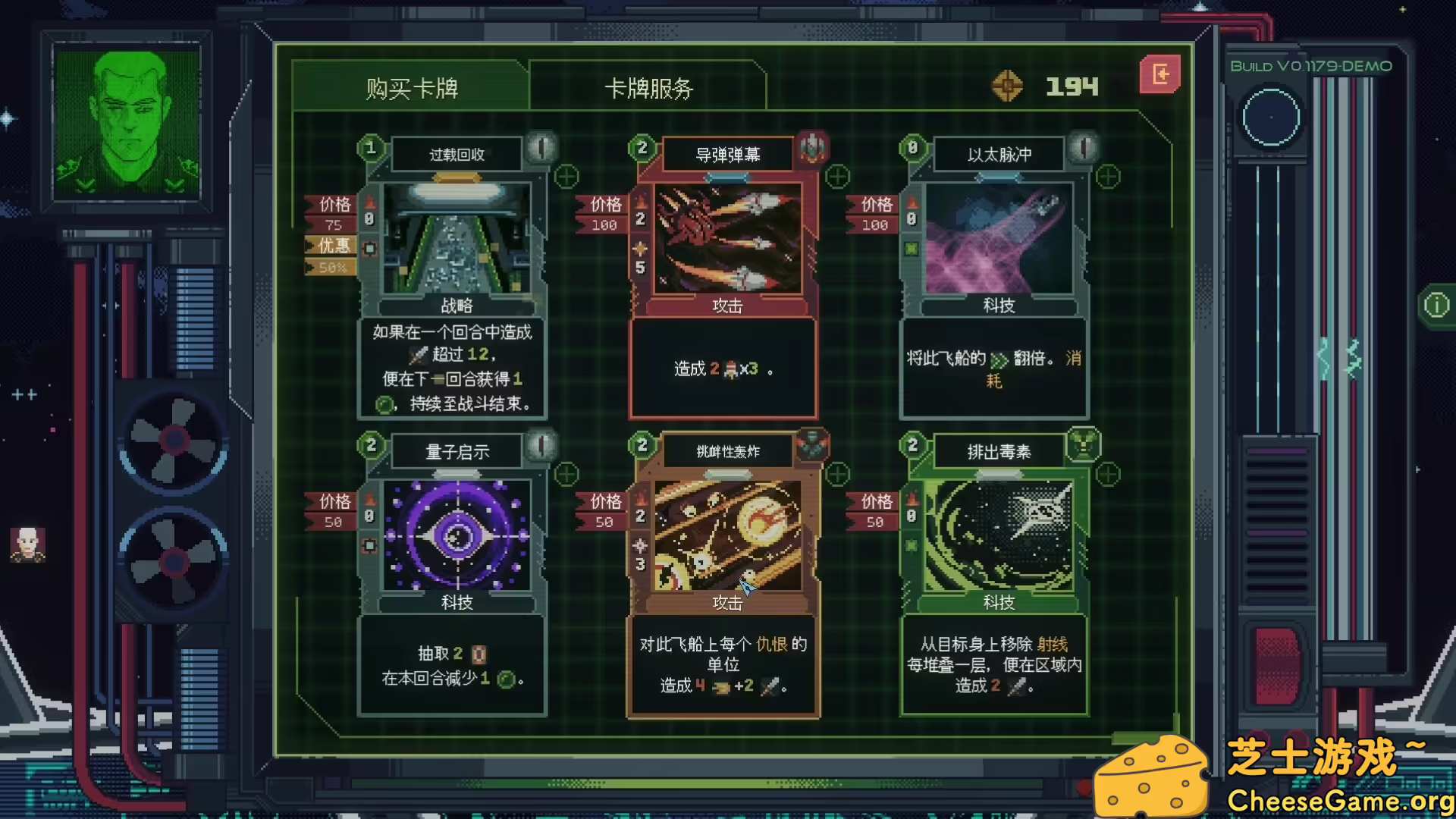The width and height of the screenshot is (1456, 819).
Task: Click the circular radar dial on the right panel
Action: [x=1271, y=118]
